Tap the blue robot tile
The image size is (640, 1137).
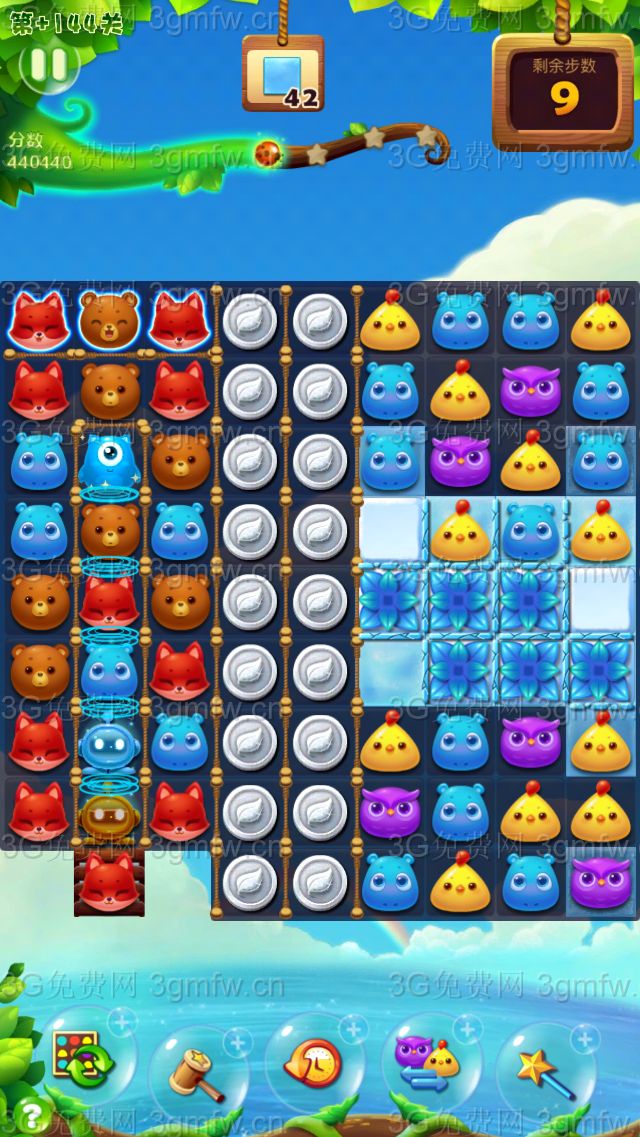point(109,742)
